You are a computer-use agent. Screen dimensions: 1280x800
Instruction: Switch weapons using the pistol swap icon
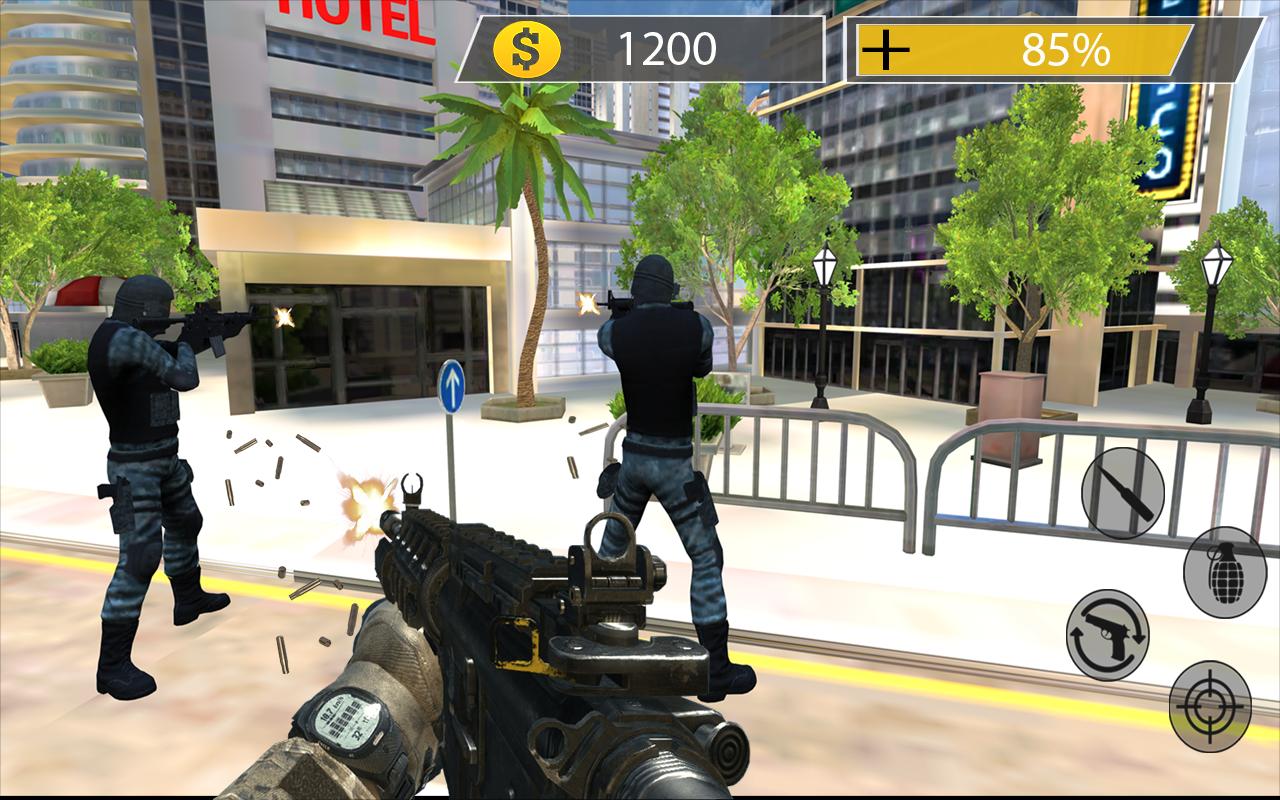click(x=1110, y=630)
